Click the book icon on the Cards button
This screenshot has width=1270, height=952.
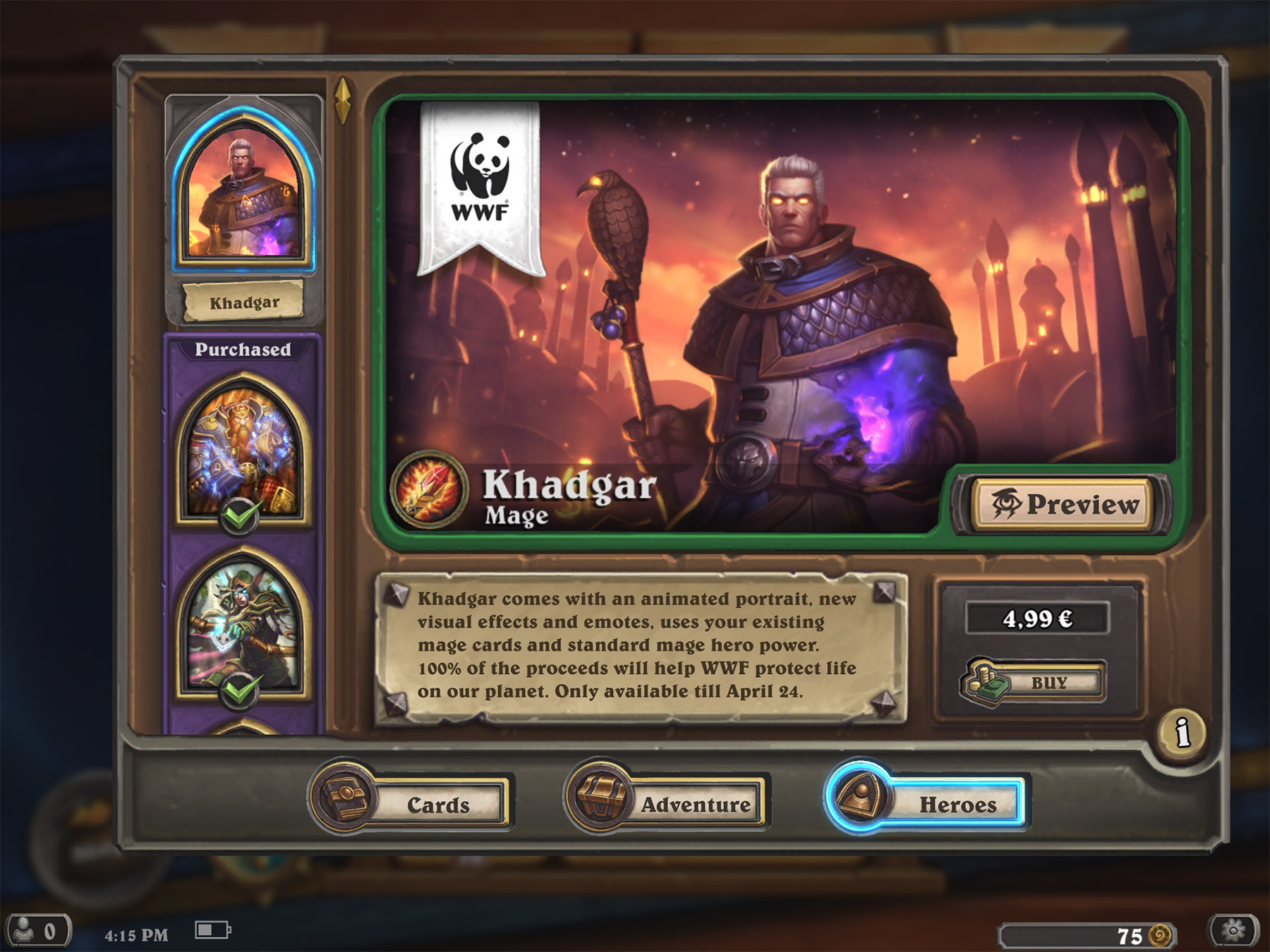[345, 802]
